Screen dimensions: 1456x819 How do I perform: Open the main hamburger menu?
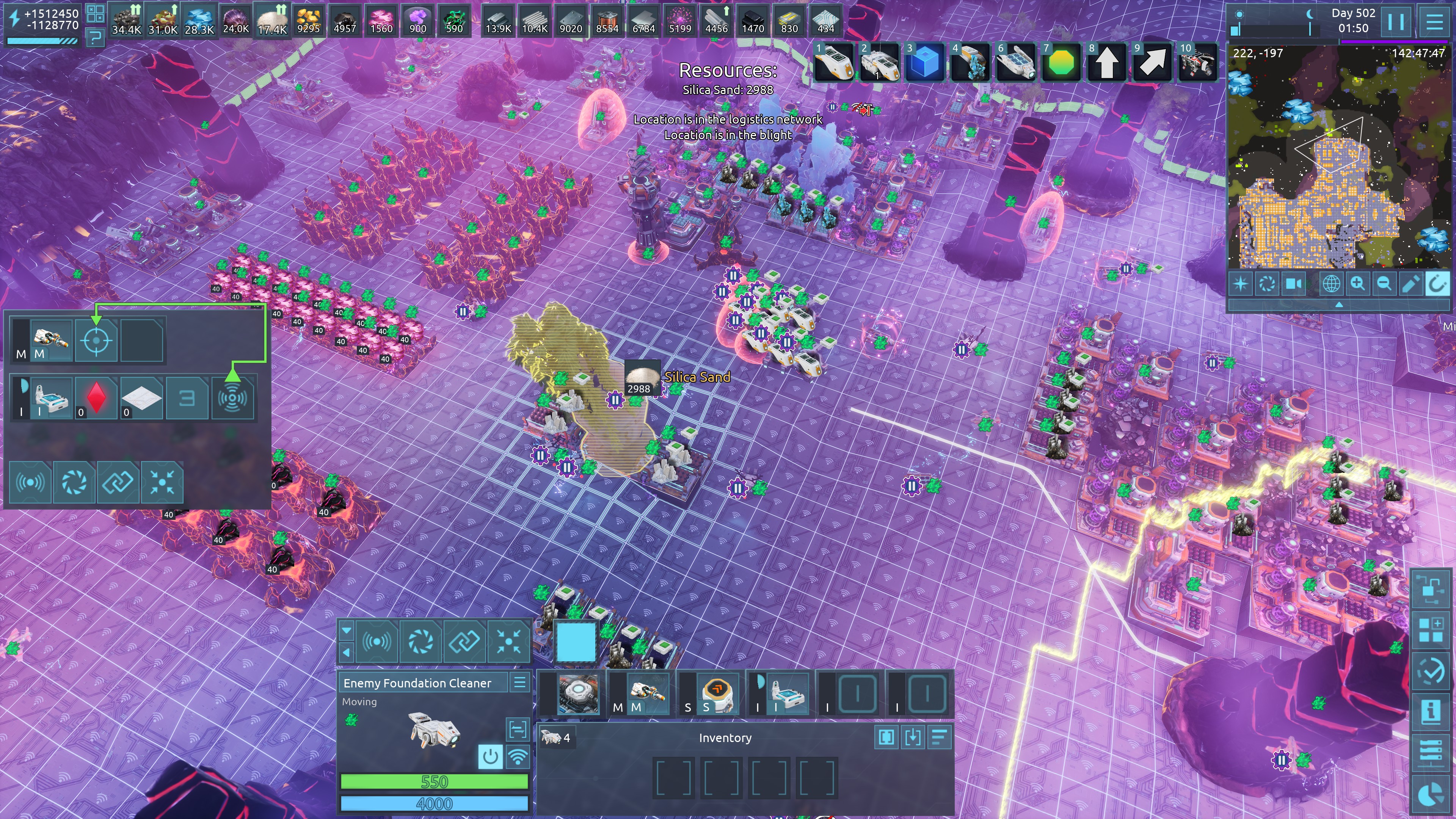[1434, 22]
